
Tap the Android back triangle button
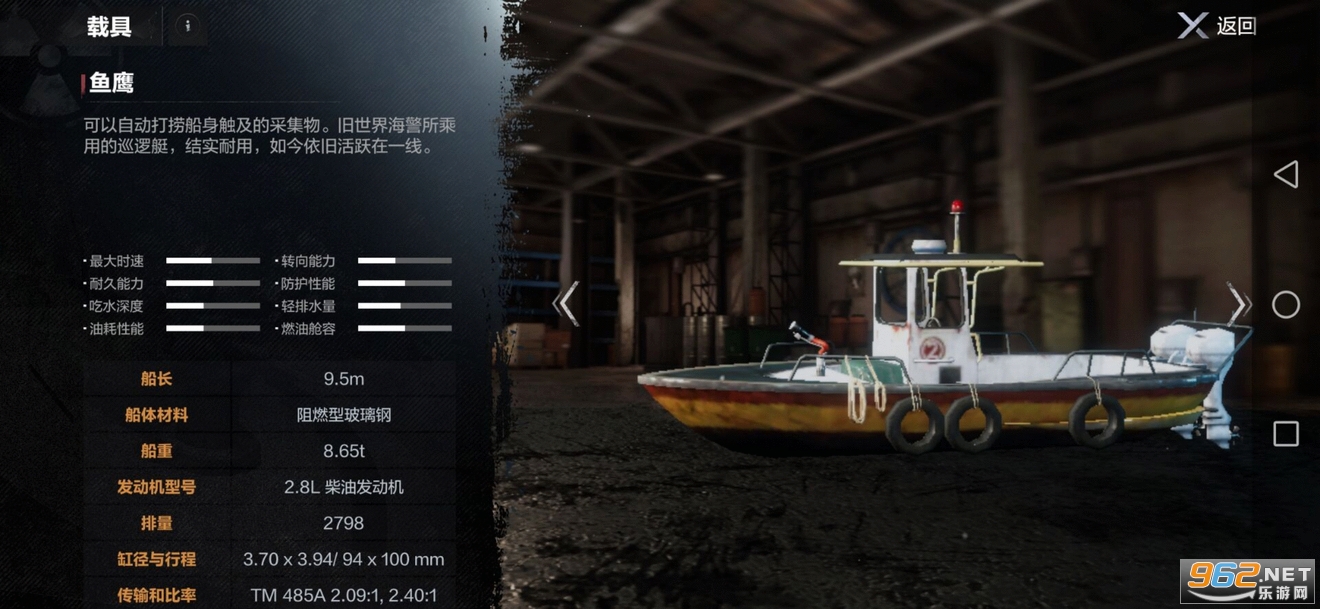point(1285,175)
